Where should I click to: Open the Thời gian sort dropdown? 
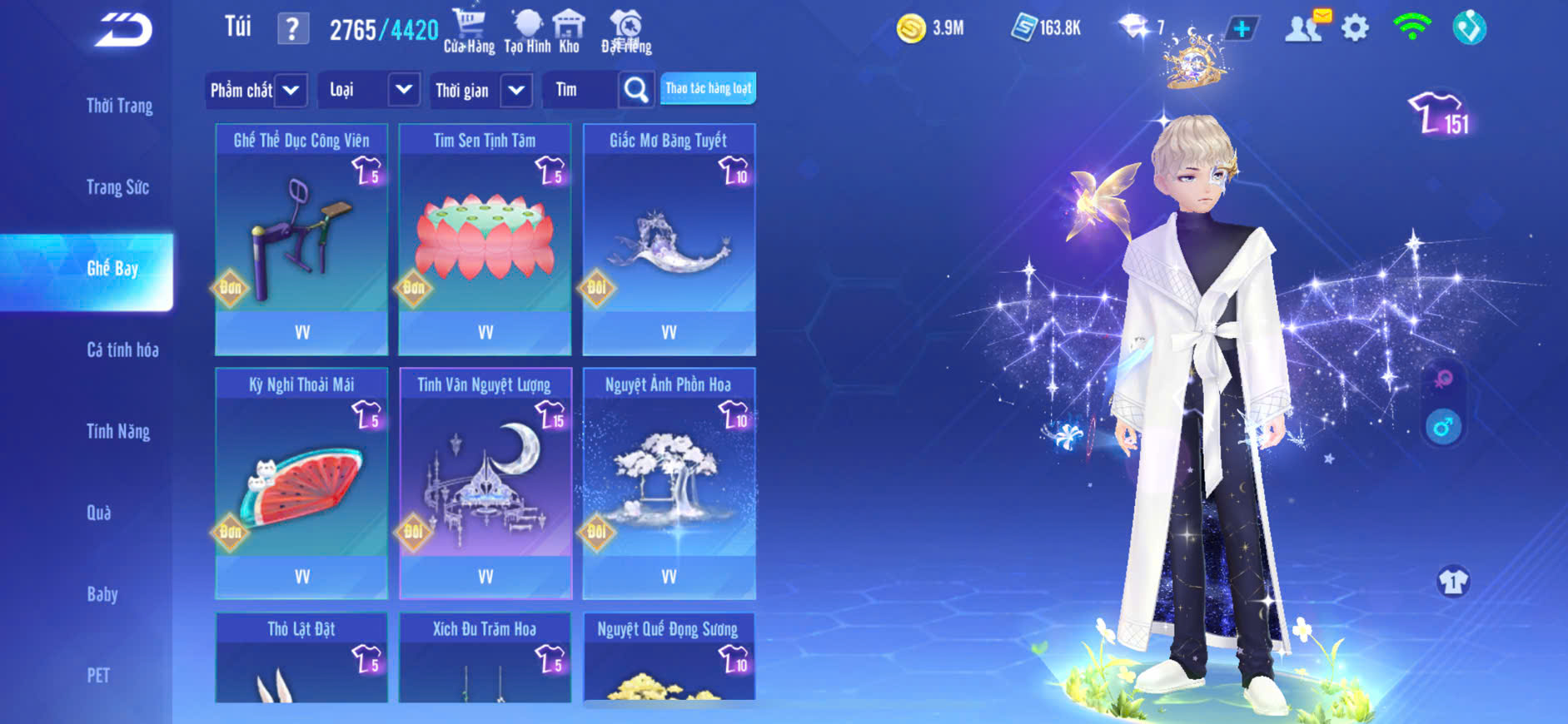click(x=482, y=90)
